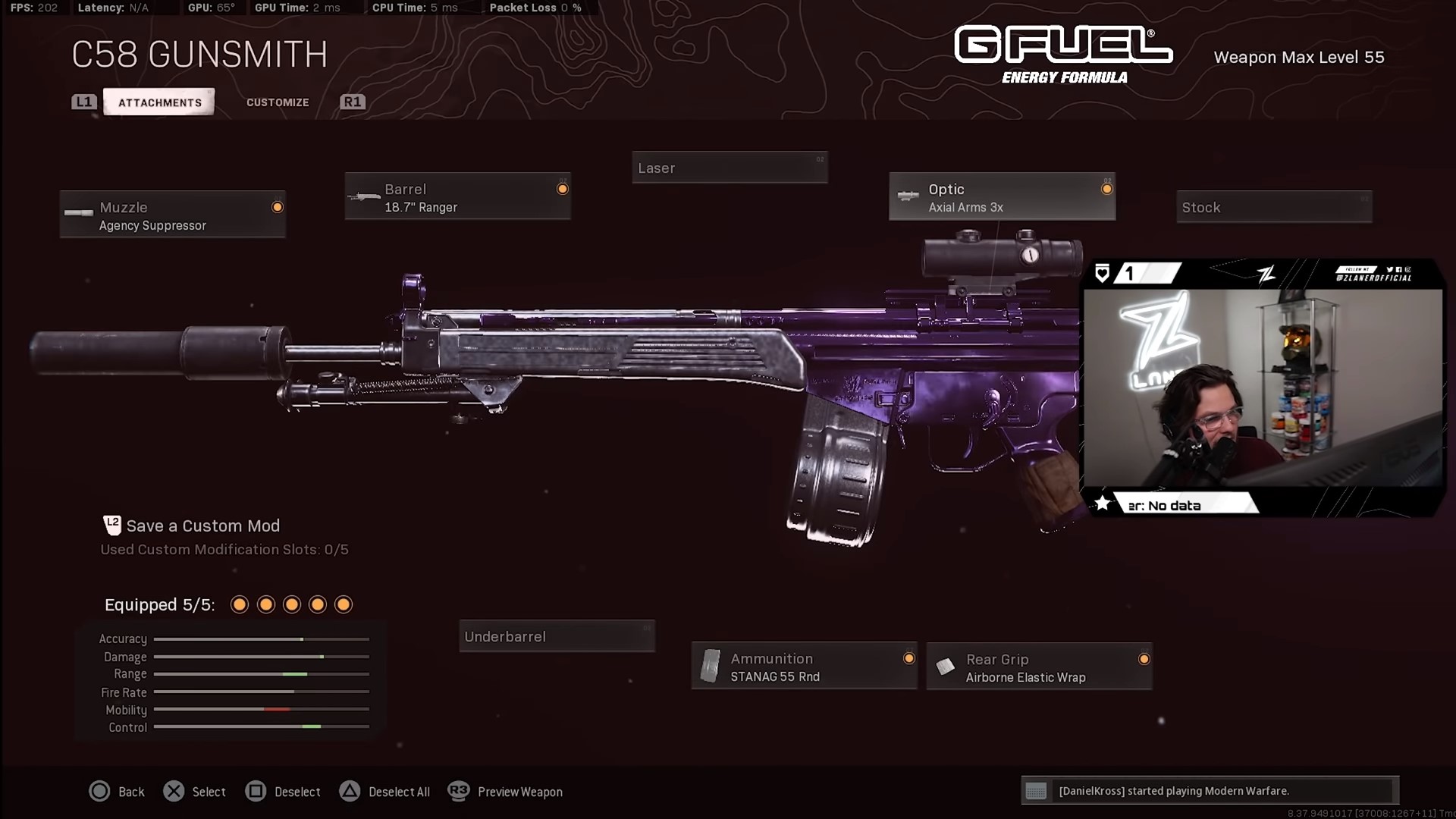Choose the empty Laser attachment slot
Screen dimensions: 1456x819
pos(730,168)
